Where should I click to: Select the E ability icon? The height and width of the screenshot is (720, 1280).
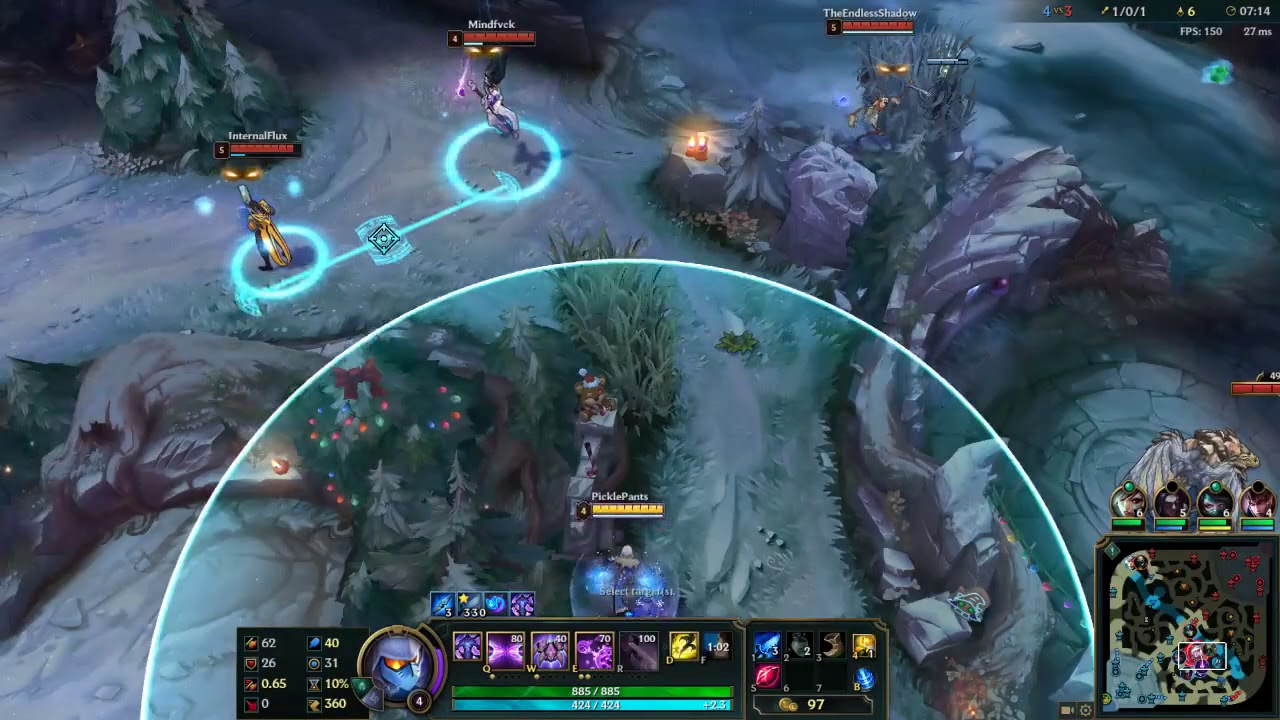coord(593,648)
